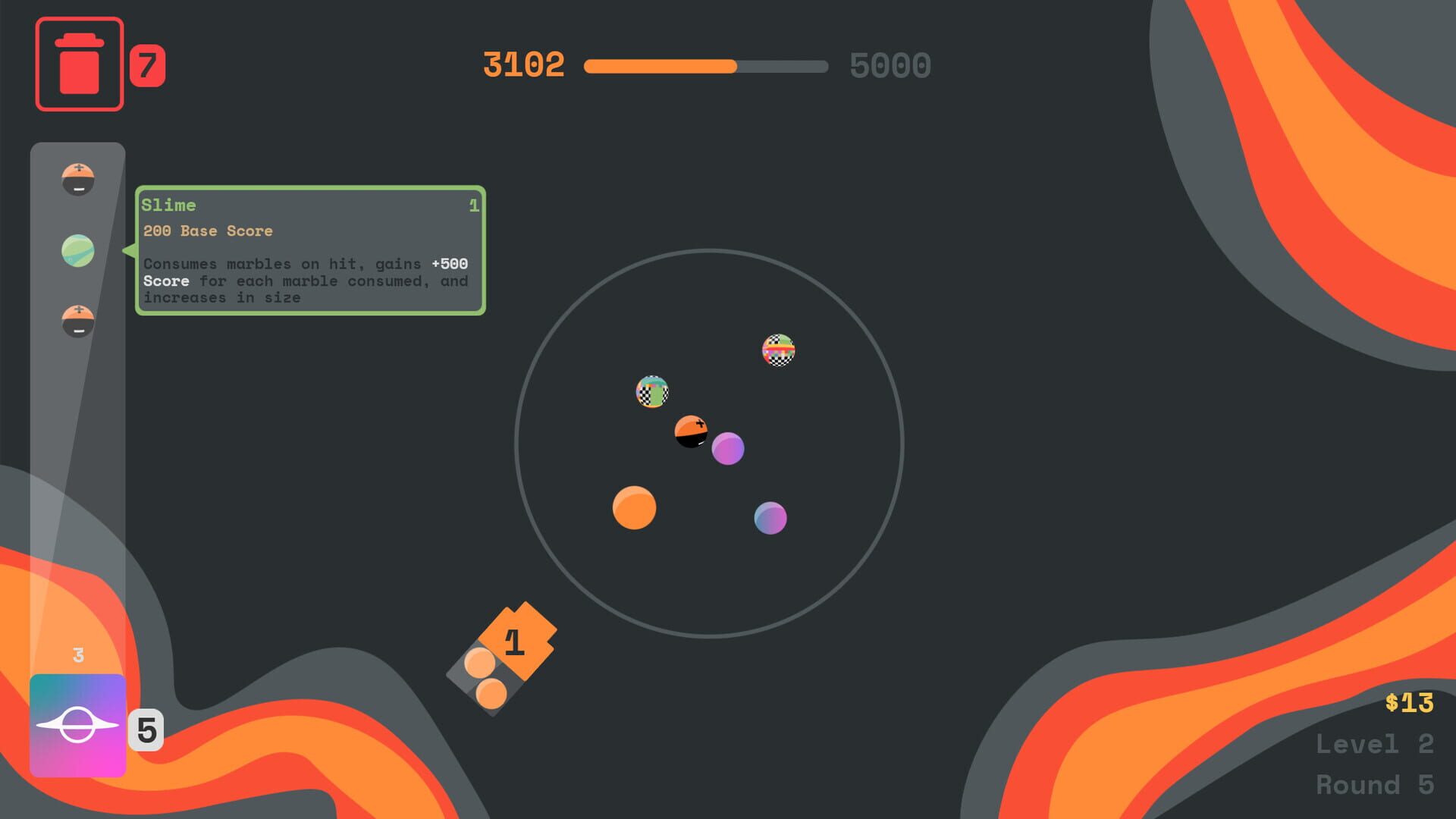Image resolution: width=1456 pixels, height=819 pixels.
Task: Expand the remaining marbles counter labeled 3
Action: pyautogui.click(x=77, y=654)
